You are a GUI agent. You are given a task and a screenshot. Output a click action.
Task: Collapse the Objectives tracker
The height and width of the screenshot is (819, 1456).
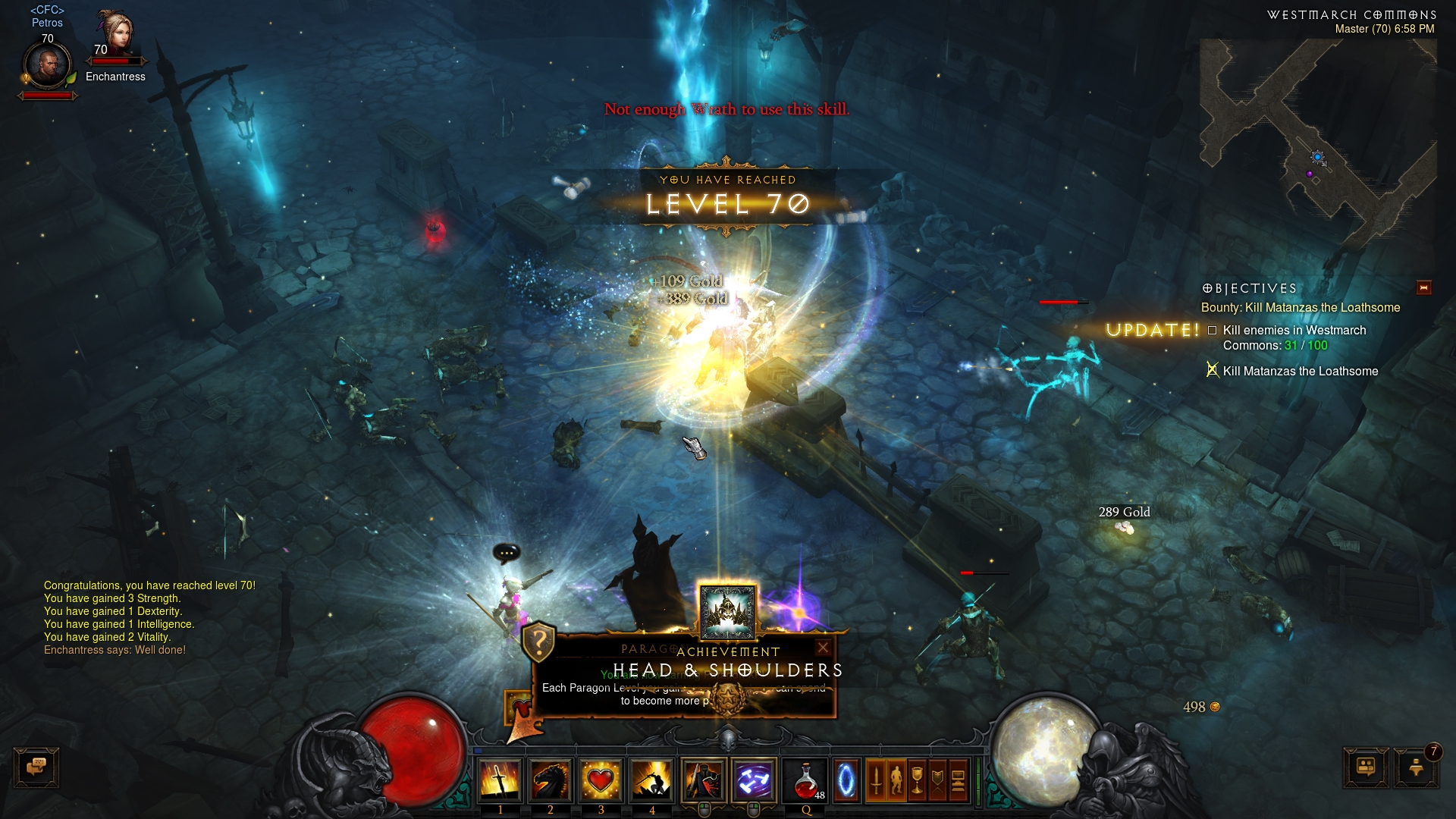pos(1423,287)
